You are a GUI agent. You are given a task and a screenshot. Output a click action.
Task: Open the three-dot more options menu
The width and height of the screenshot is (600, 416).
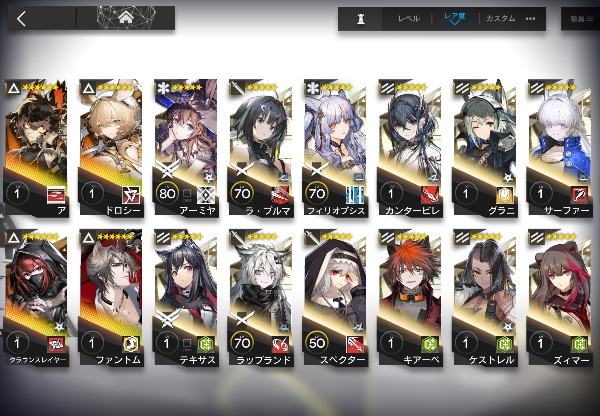click(530, 19)
